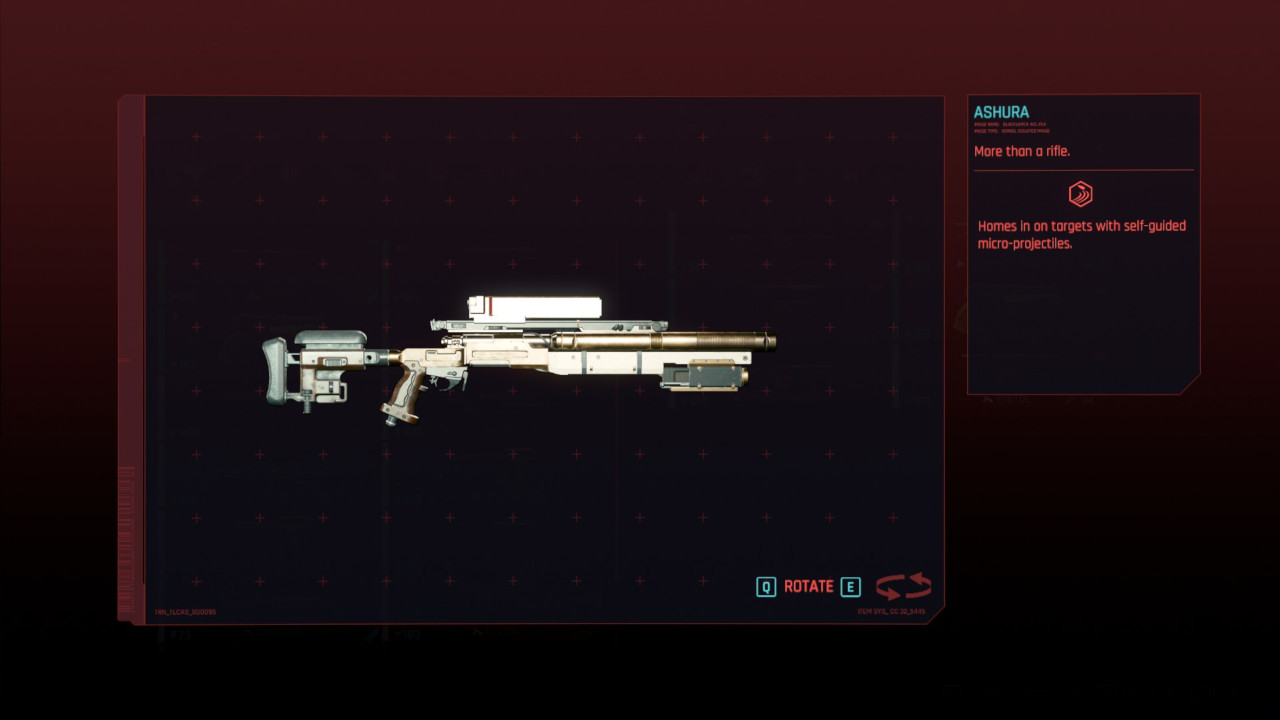Expand the IMAGE TYPE kernel isolated entry

tap(1010, 131)
